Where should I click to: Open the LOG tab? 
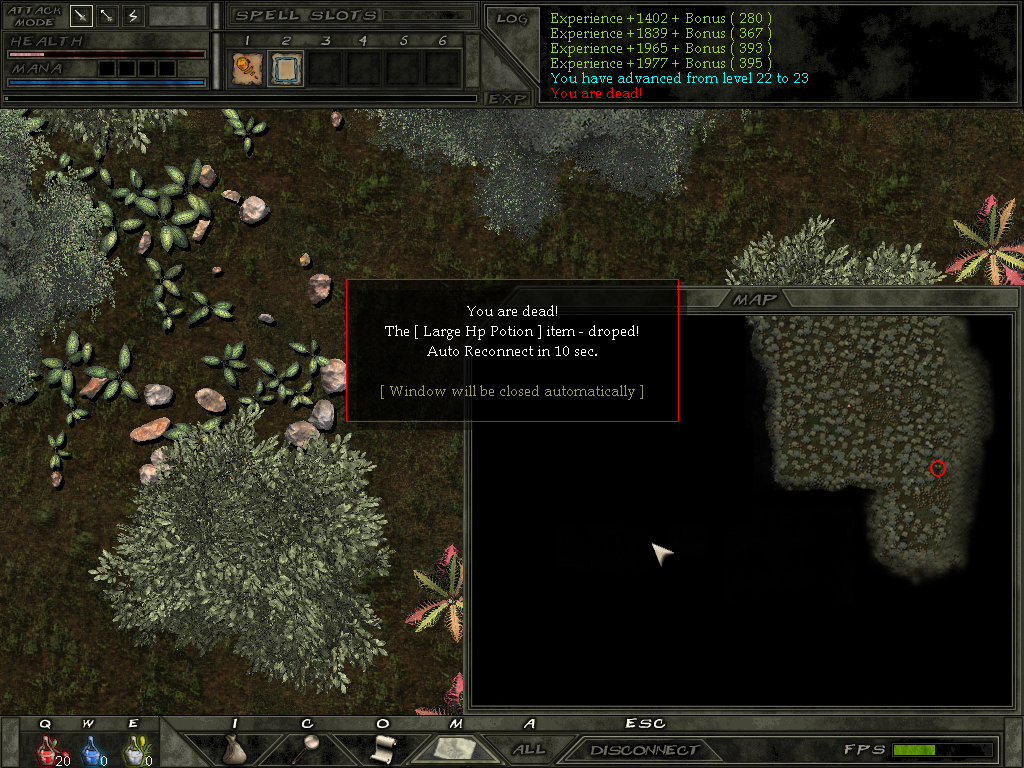511,18
